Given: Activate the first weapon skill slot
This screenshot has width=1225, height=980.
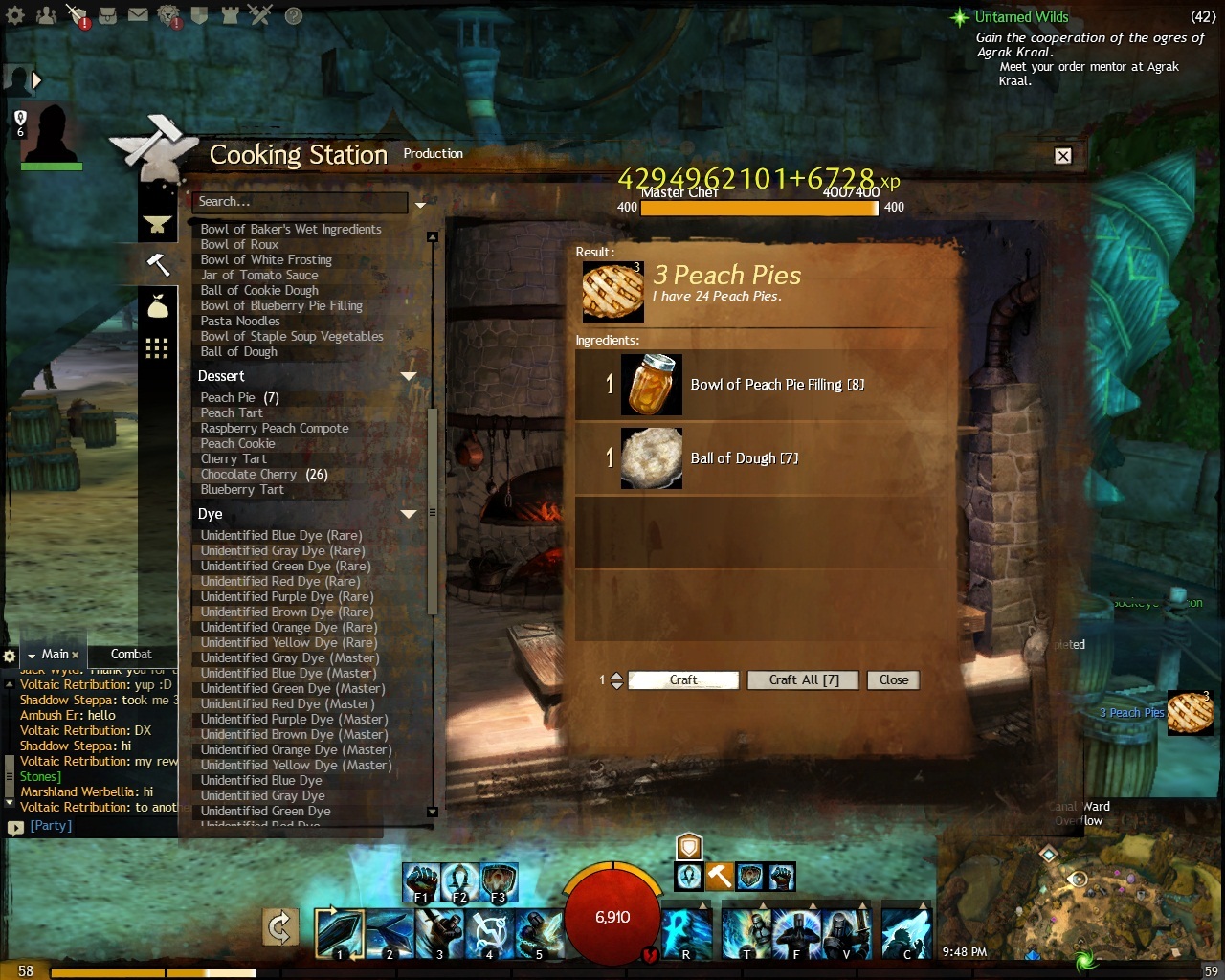Looking at the screenshot, I should pyautogui.click(x=339, y=934).
